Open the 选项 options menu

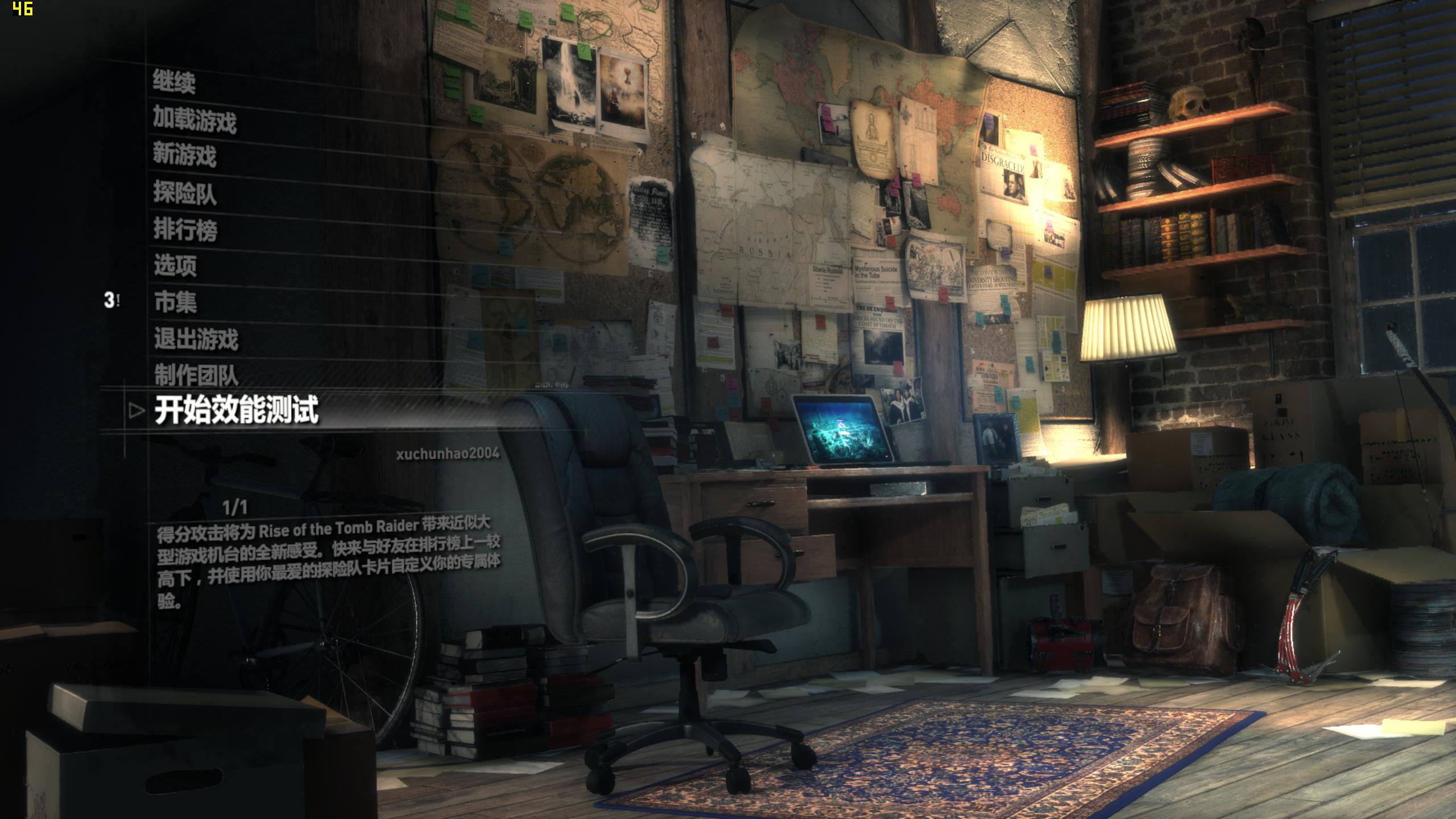pos(175,266)
